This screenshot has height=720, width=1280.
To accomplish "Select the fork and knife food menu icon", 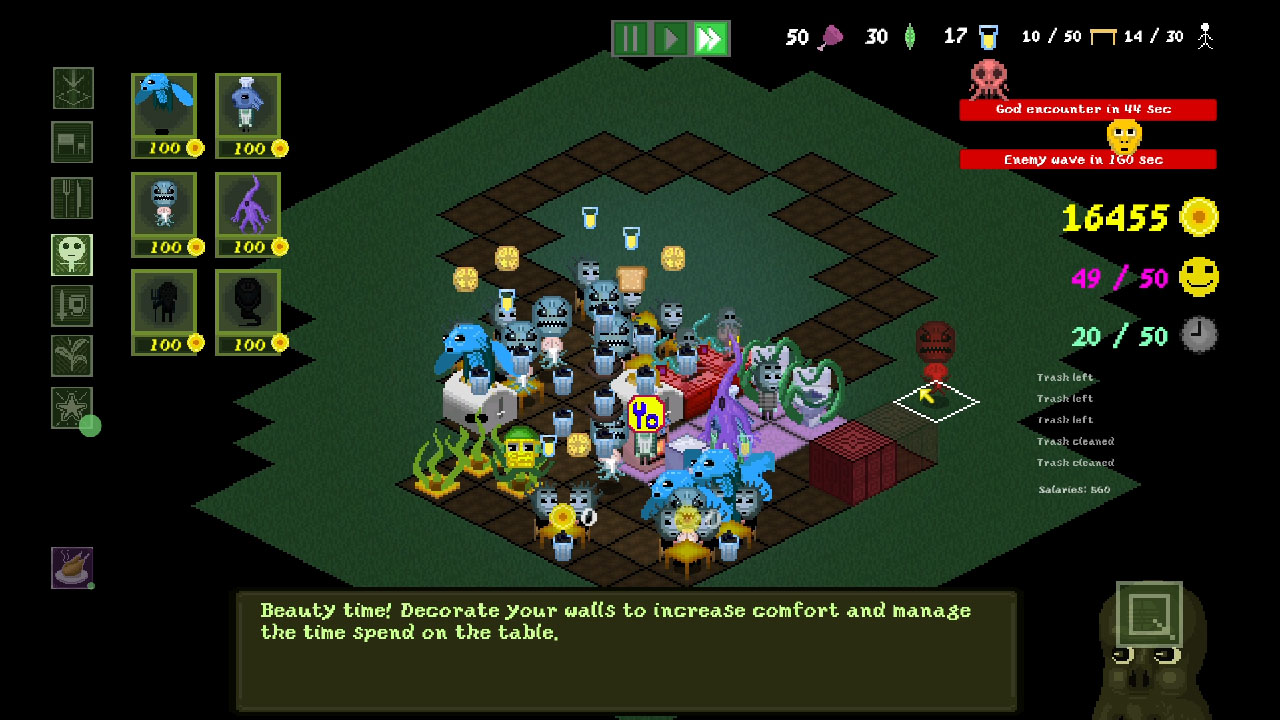I will coord(71,197).
